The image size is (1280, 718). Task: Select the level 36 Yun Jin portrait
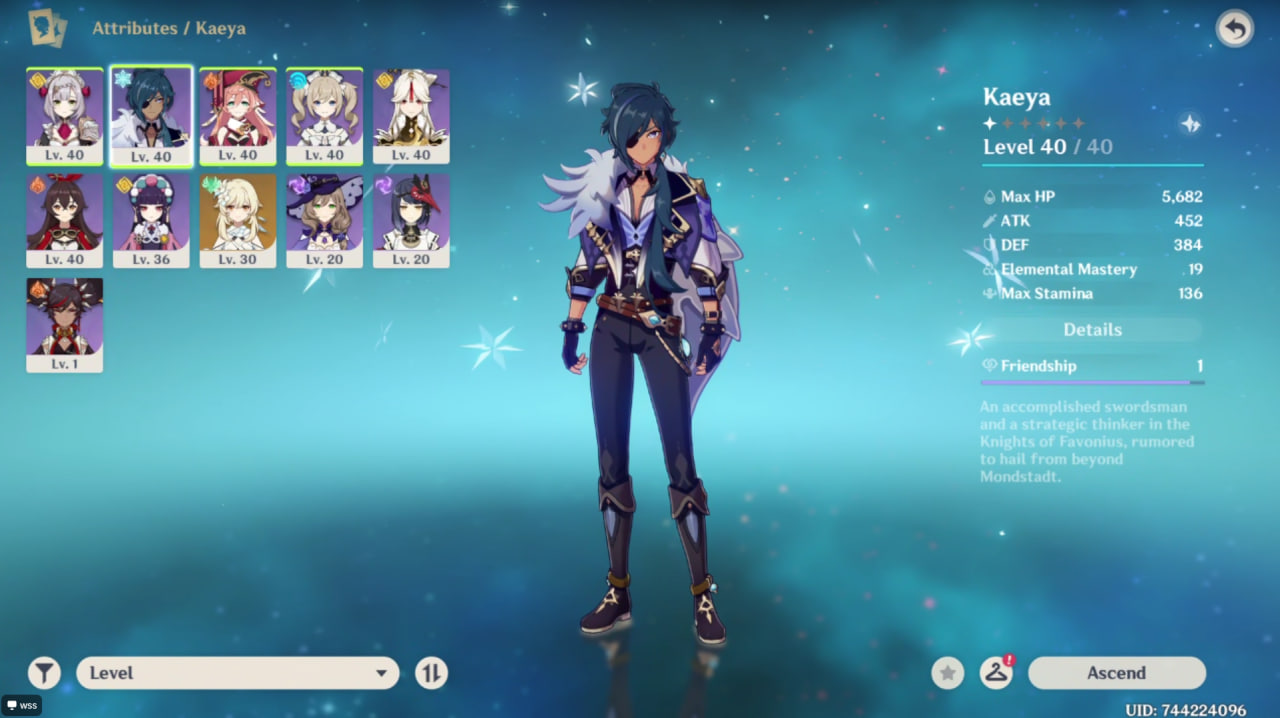tap(151, 220)
